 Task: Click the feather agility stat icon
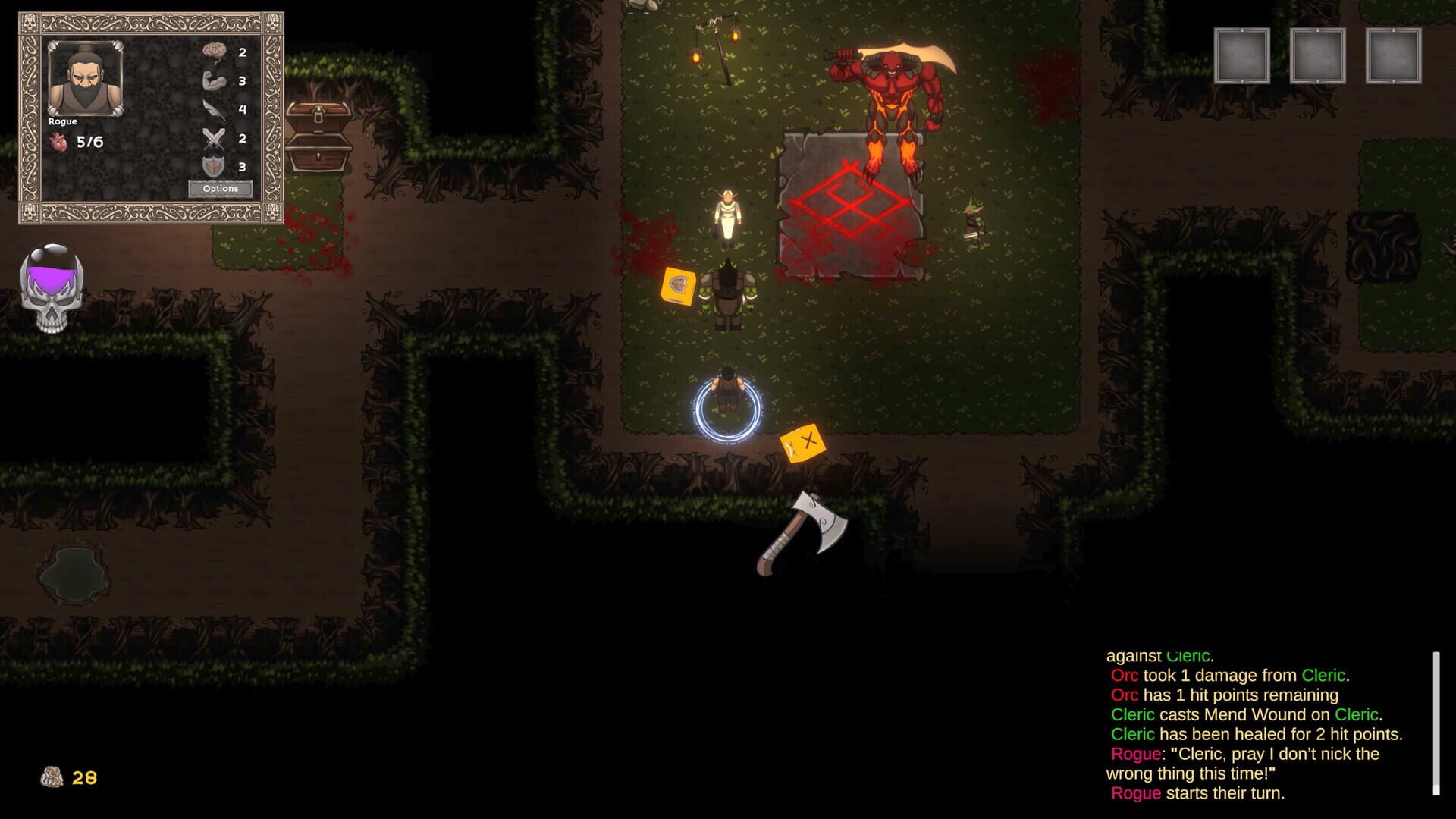point(215,110)
